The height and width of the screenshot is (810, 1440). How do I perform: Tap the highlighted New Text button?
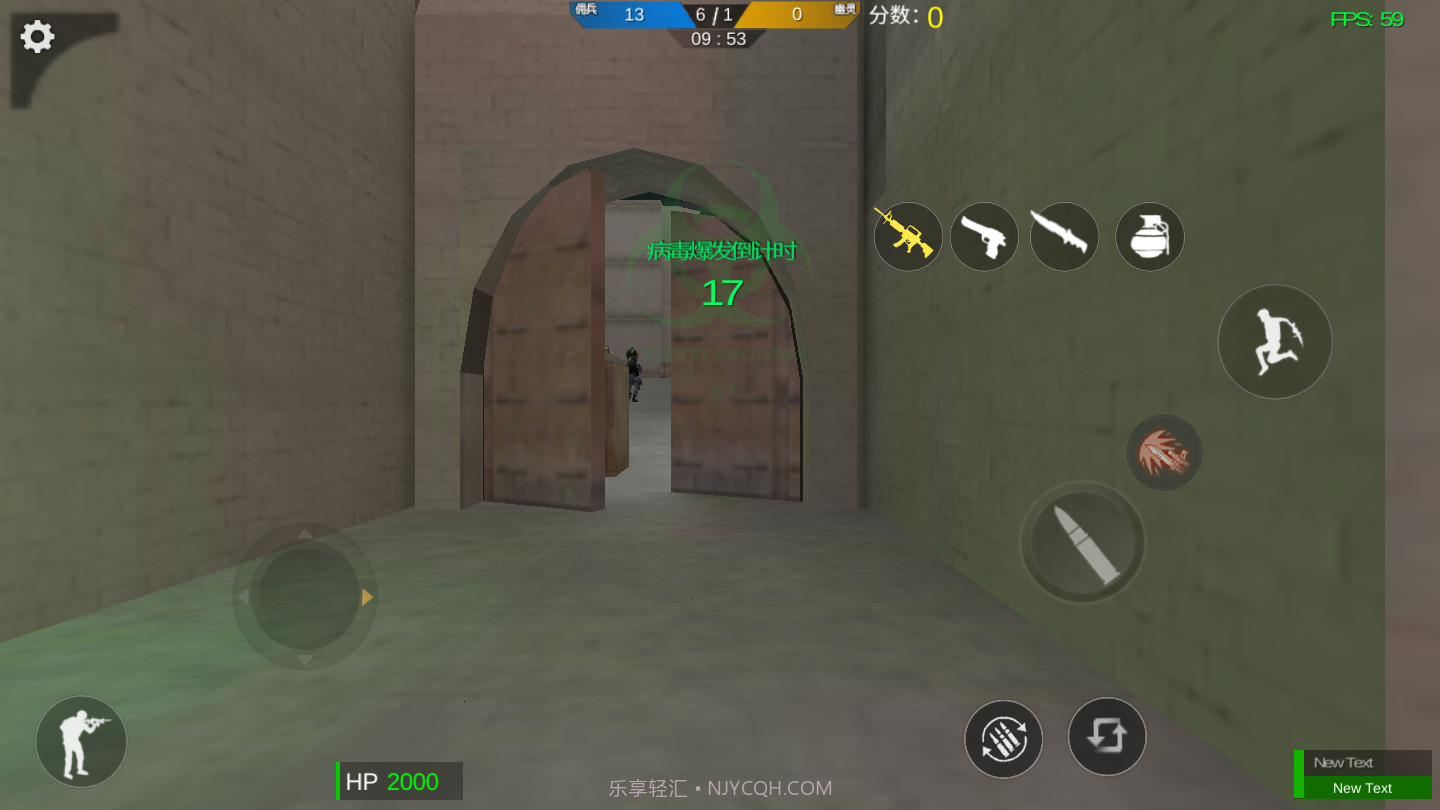1362,788
